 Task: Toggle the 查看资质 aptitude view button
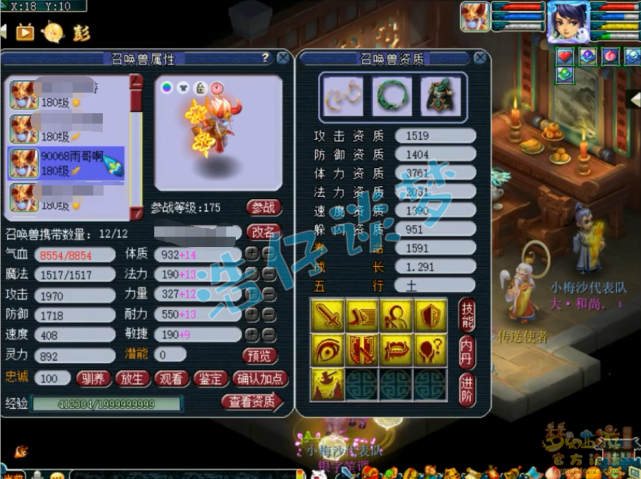(x=252, y=403)
